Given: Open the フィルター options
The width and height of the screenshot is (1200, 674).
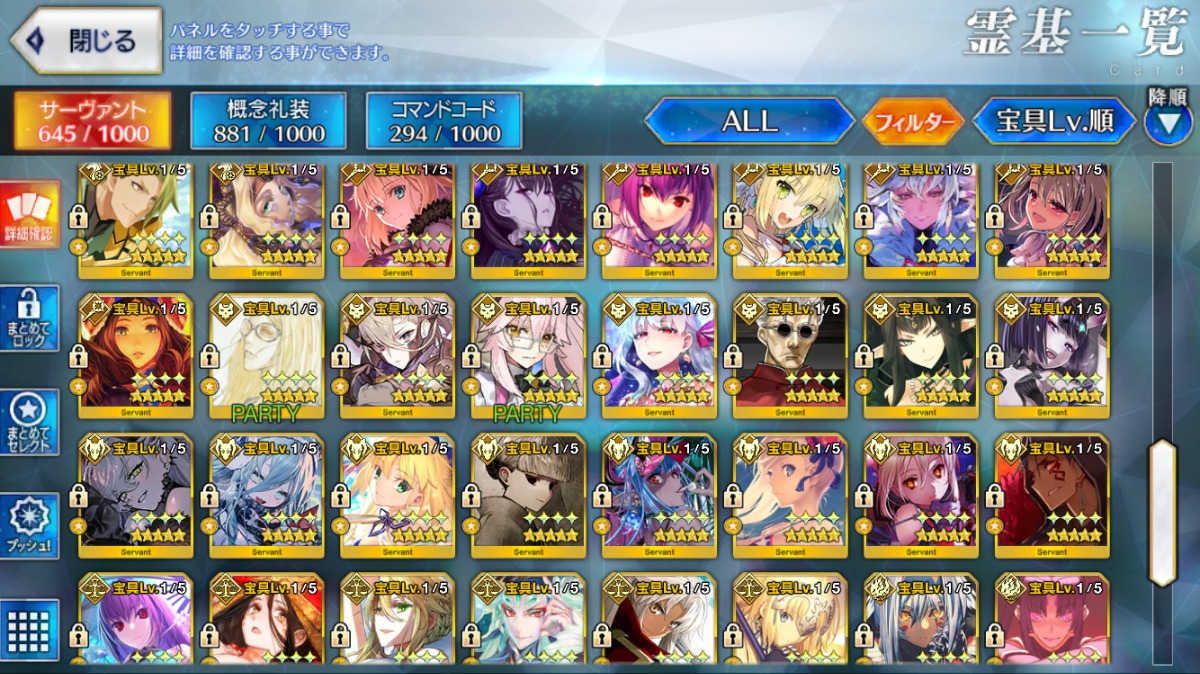Looking at the screenshot, I should click(x=914, y=122).
